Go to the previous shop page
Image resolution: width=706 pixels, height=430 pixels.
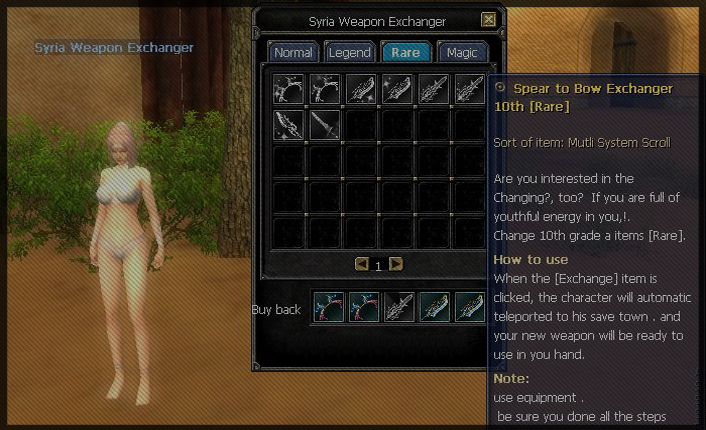pos(362,264)
